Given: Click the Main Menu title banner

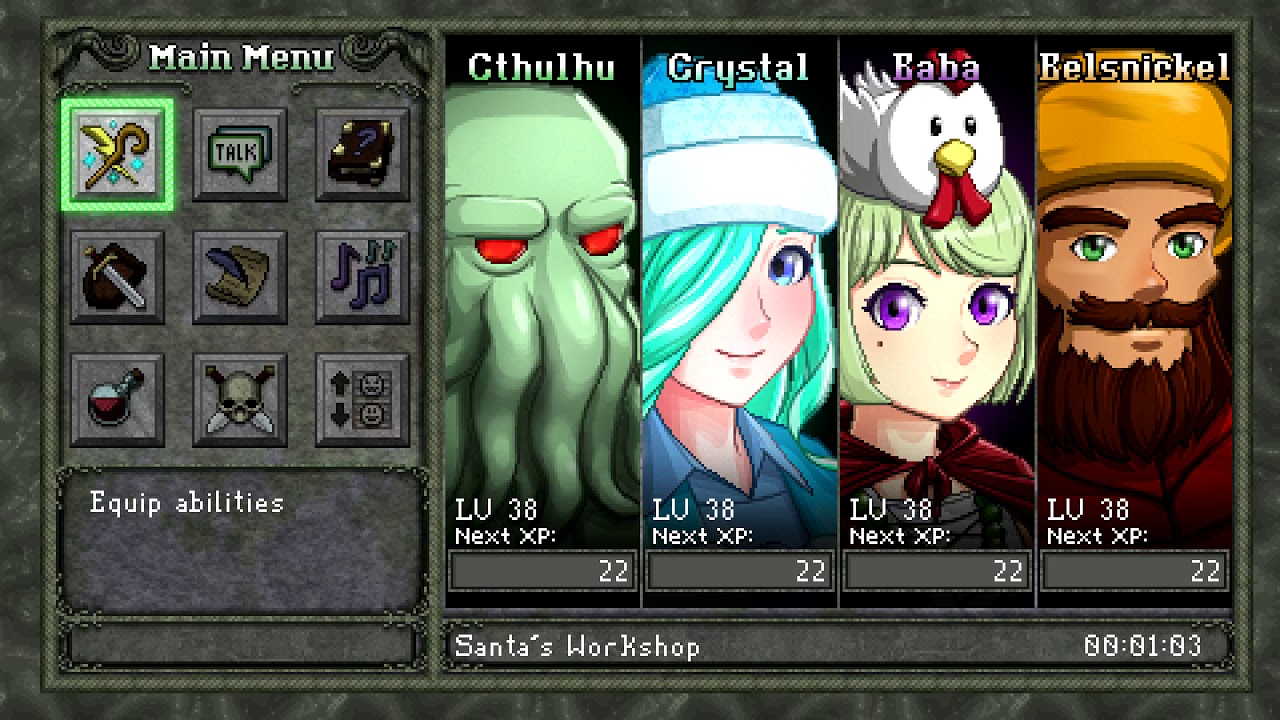Looking at the screenshot, I should 240,57.
